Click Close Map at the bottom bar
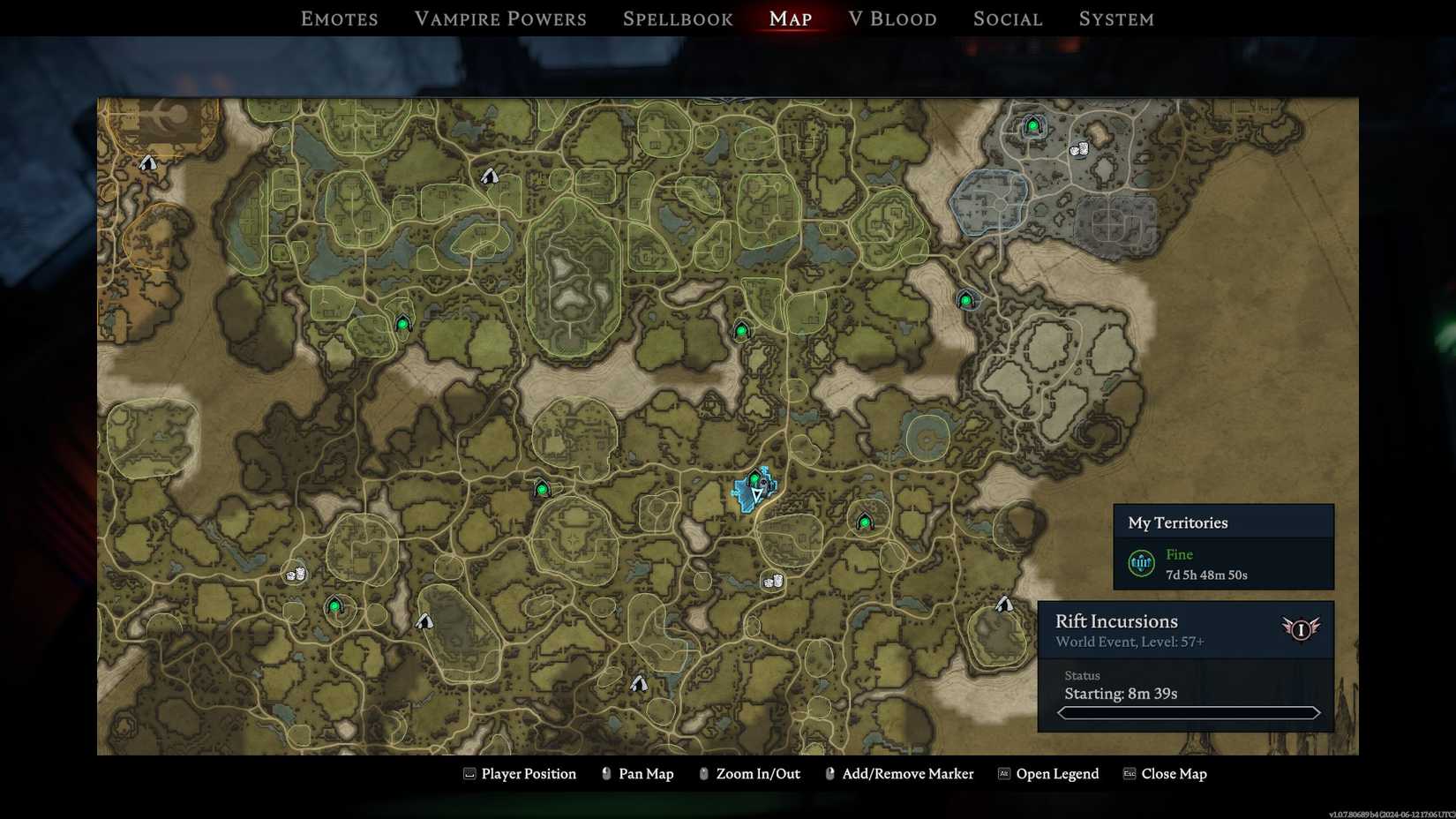 [1175, 774]
